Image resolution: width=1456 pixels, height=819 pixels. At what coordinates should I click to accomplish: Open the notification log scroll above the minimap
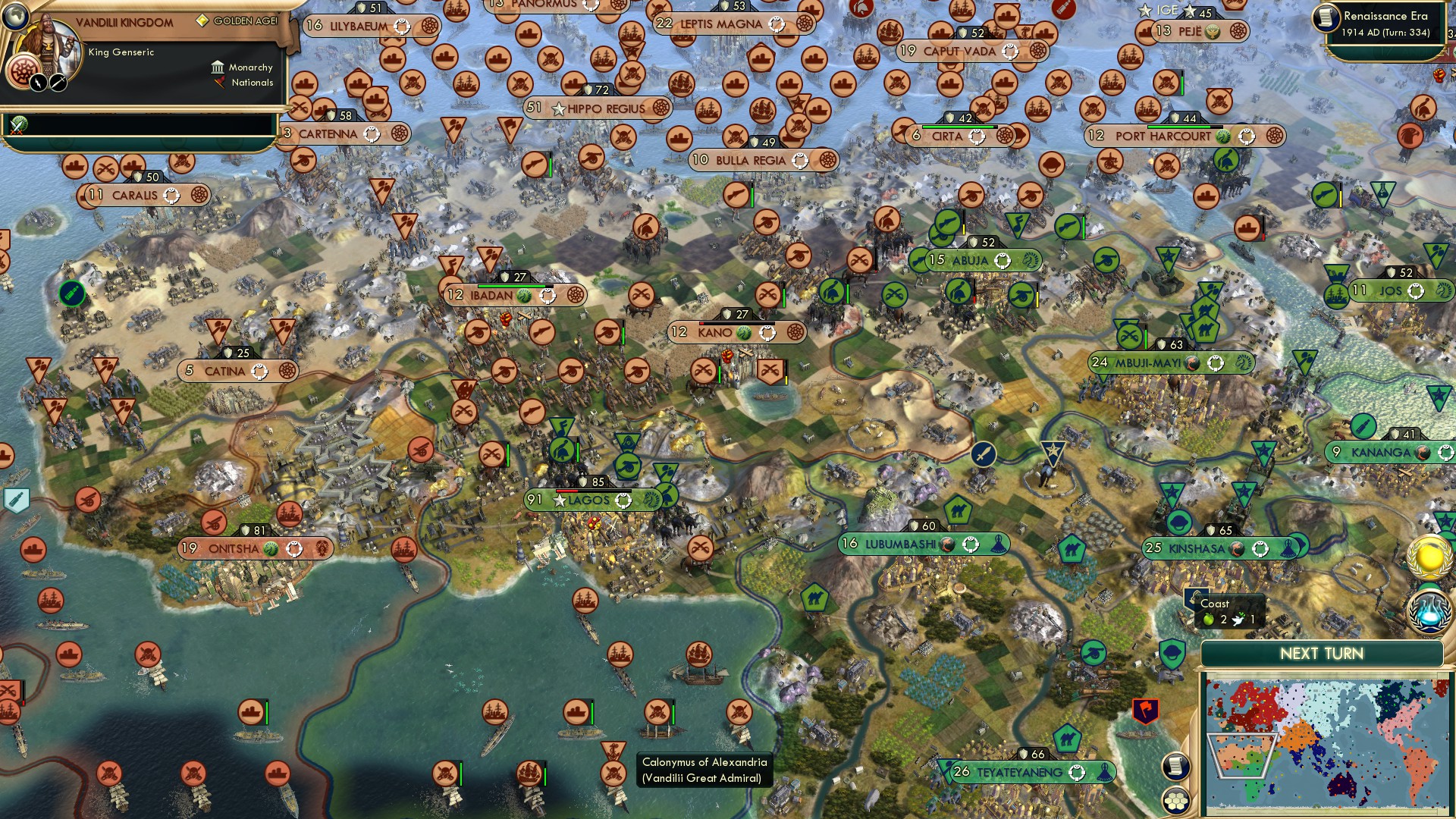(x=1176, y=767)
